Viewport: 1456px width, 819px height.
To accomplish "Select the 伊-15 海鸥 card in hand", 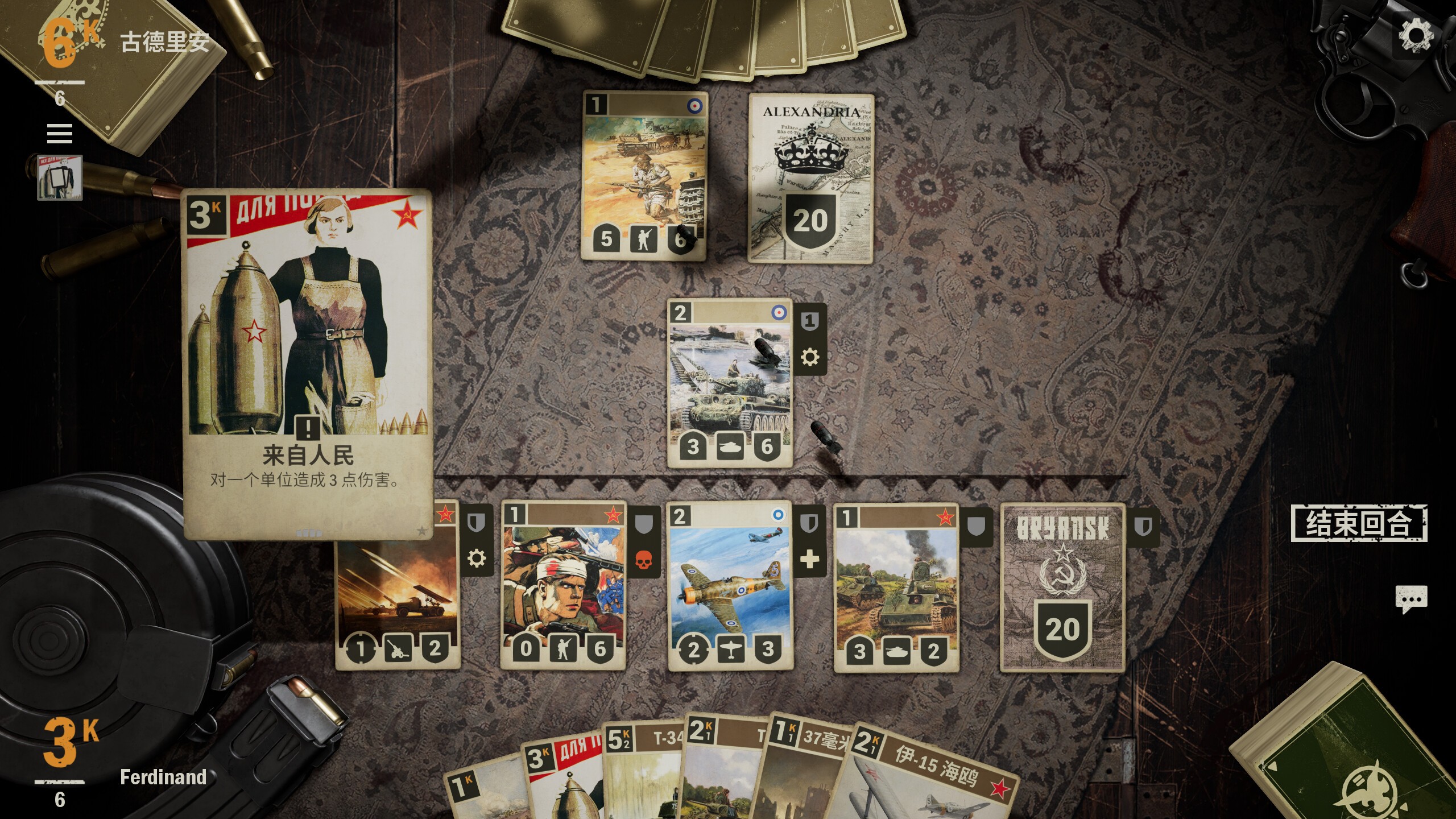I will click(933, 779).
